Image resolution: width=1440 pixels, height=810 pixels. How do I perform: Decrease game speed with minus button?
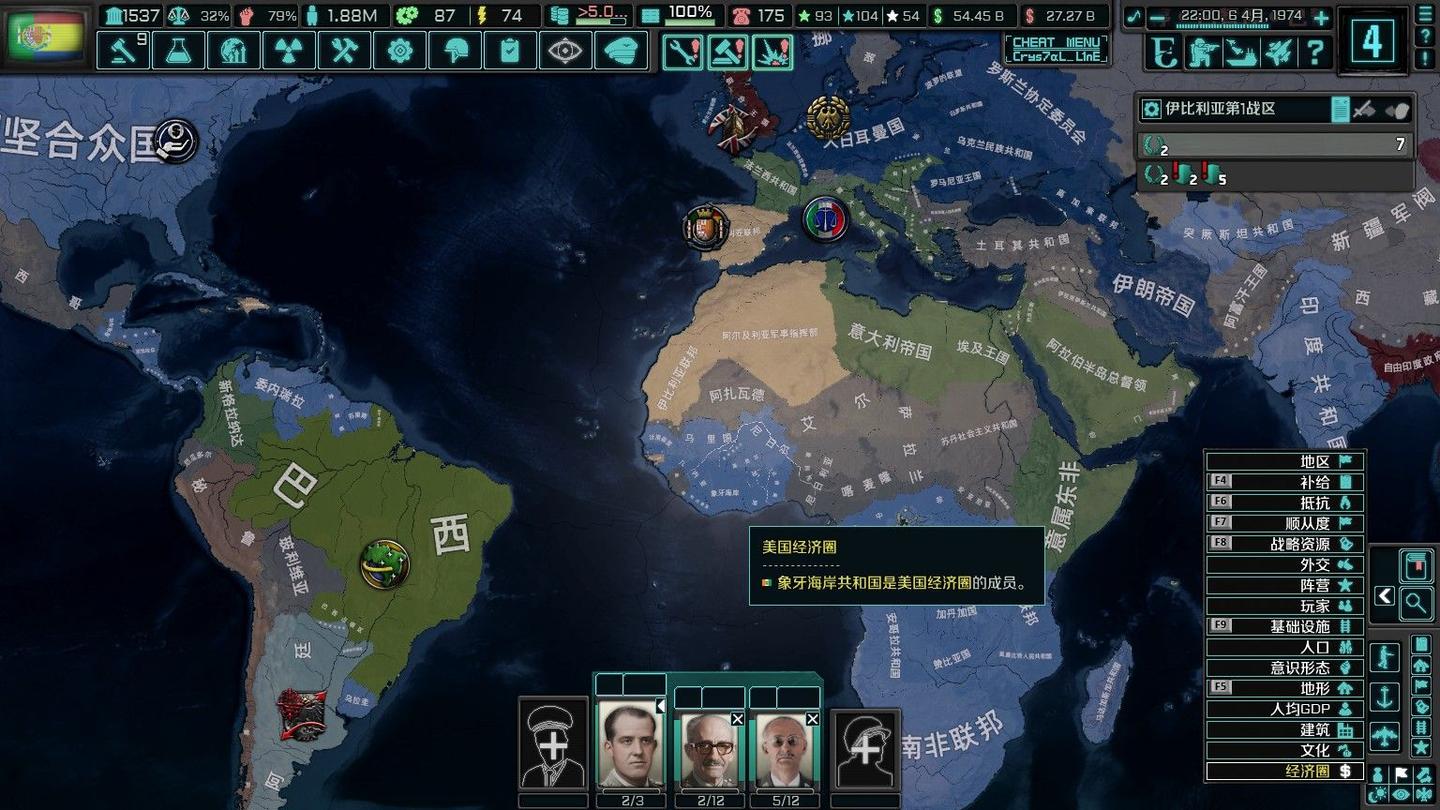point(1157,17)
